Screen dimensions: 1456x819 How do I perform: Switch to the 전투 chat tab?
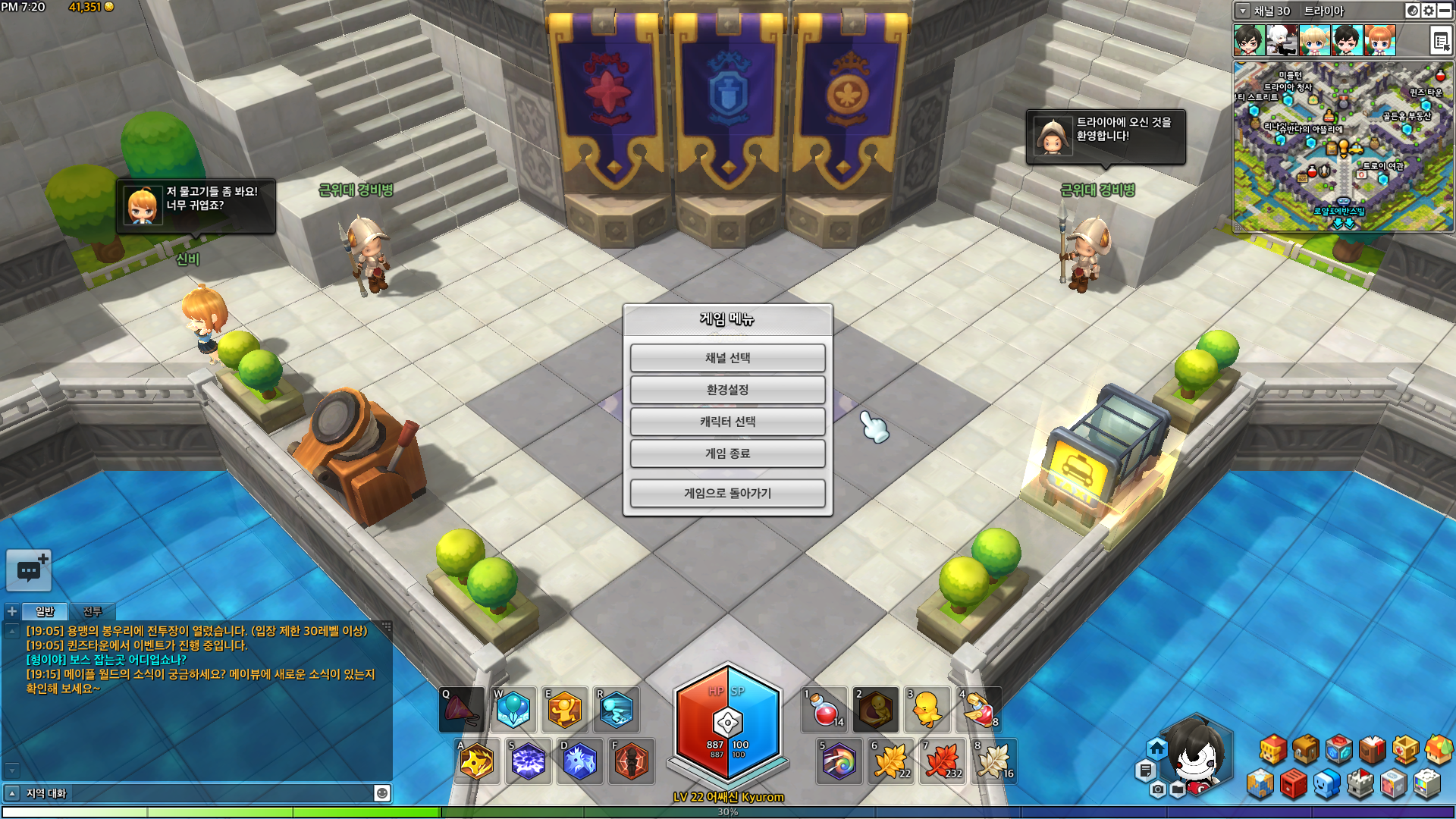(93, 611)
